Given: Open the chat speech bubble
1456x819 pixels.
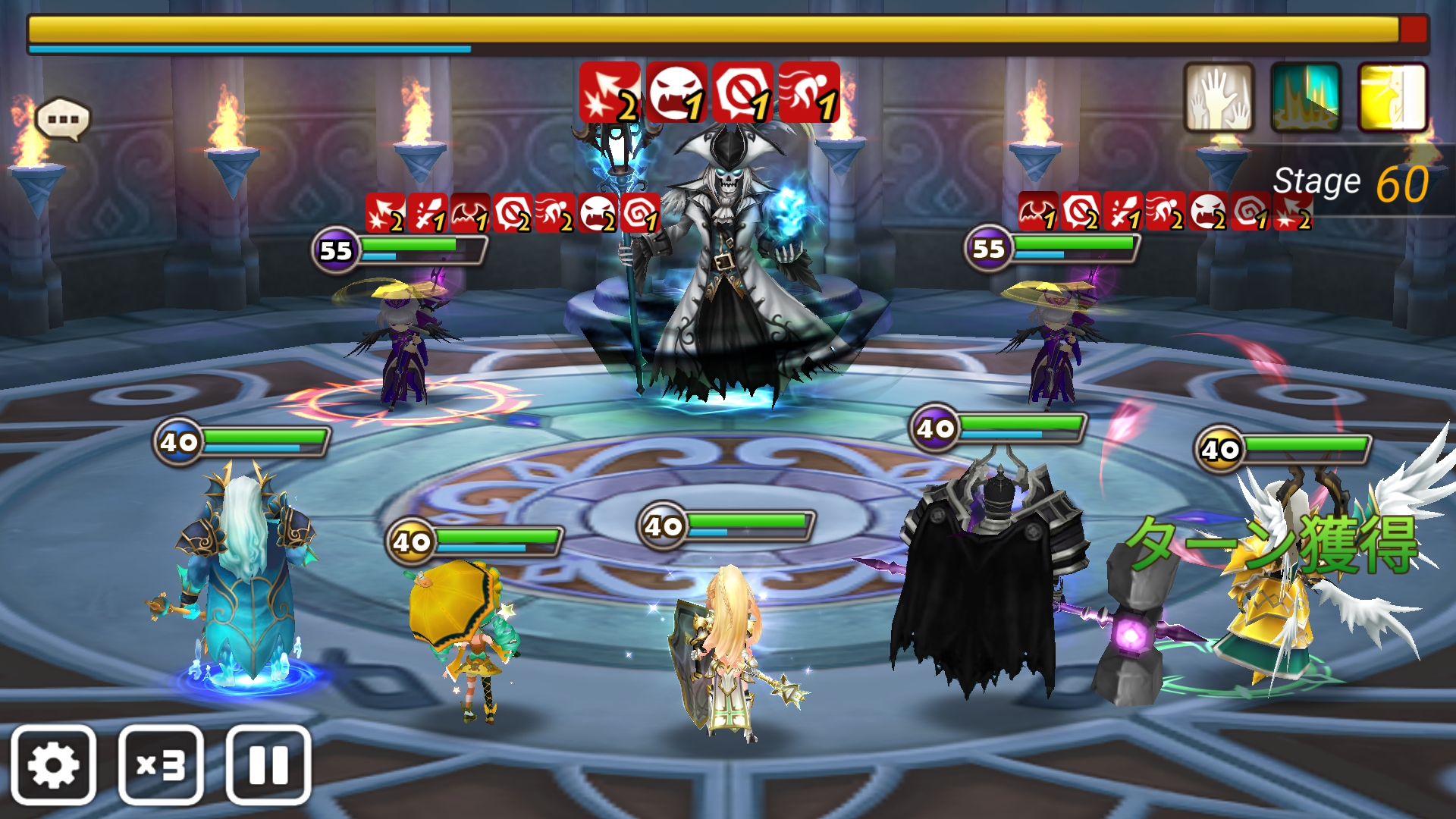Looking at the screenshot, I should tap(63, 119).
